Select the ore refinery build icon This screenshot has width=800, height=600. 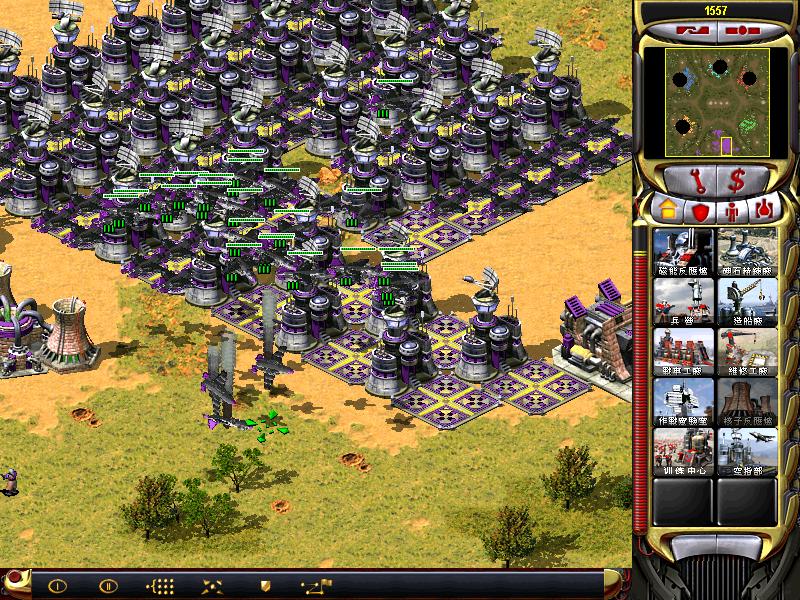pyautogui.click(x=747, y=251)
